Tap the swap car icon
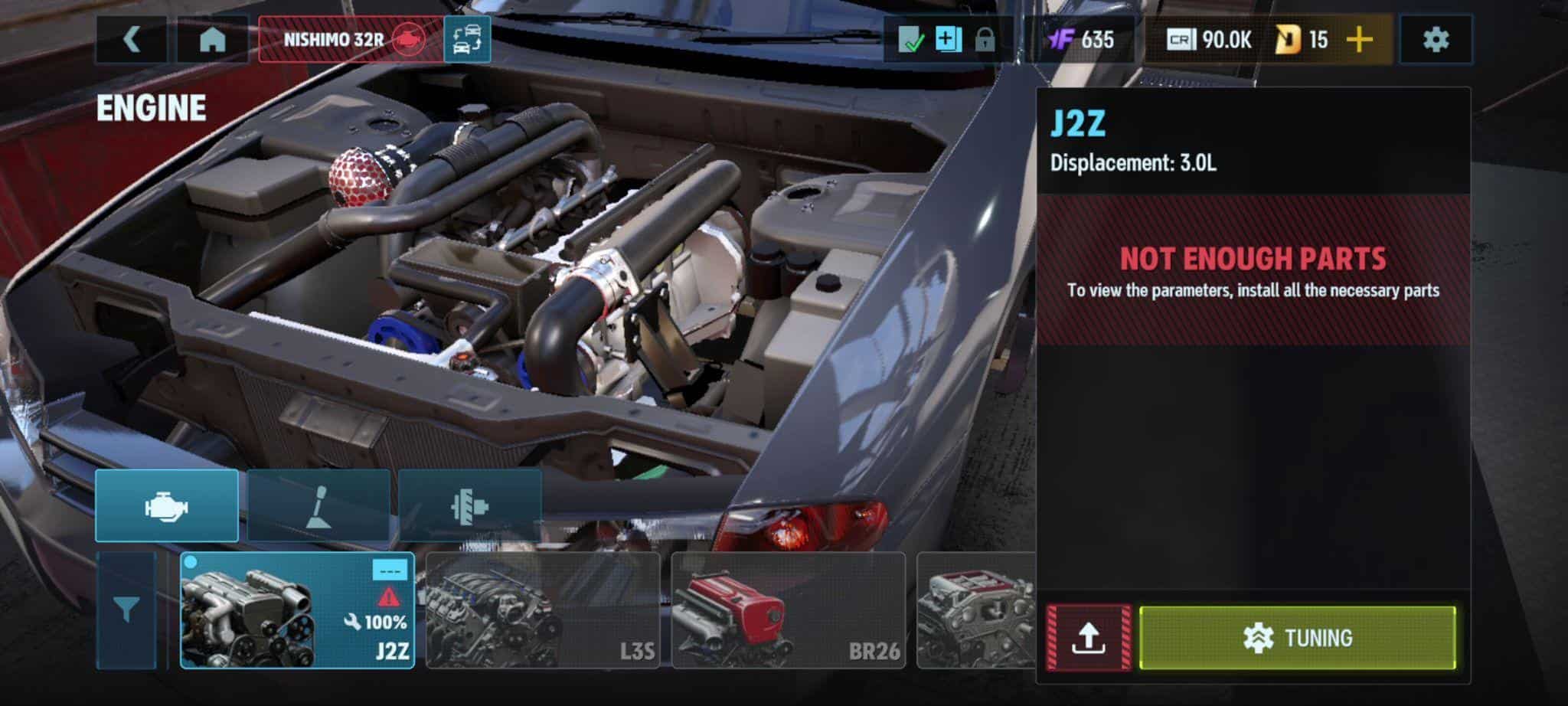 467,39
